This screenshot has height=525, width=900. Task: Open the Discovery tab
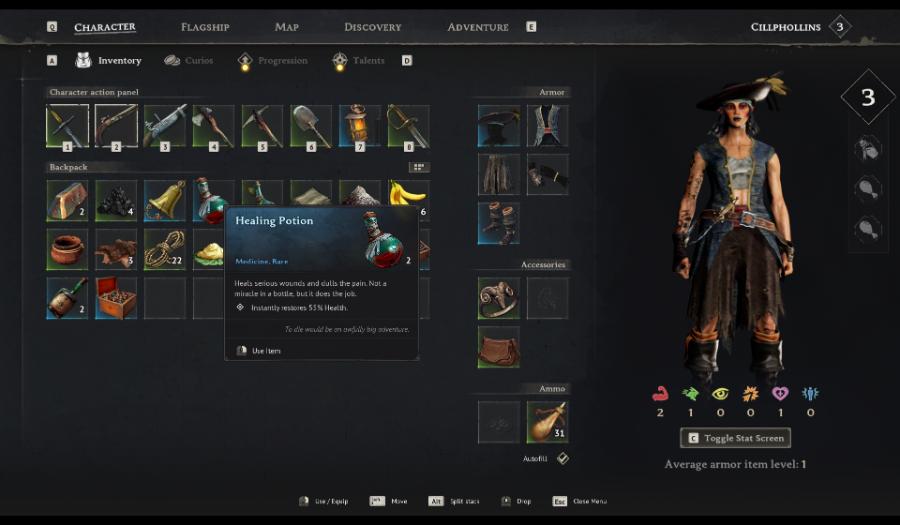372,27
